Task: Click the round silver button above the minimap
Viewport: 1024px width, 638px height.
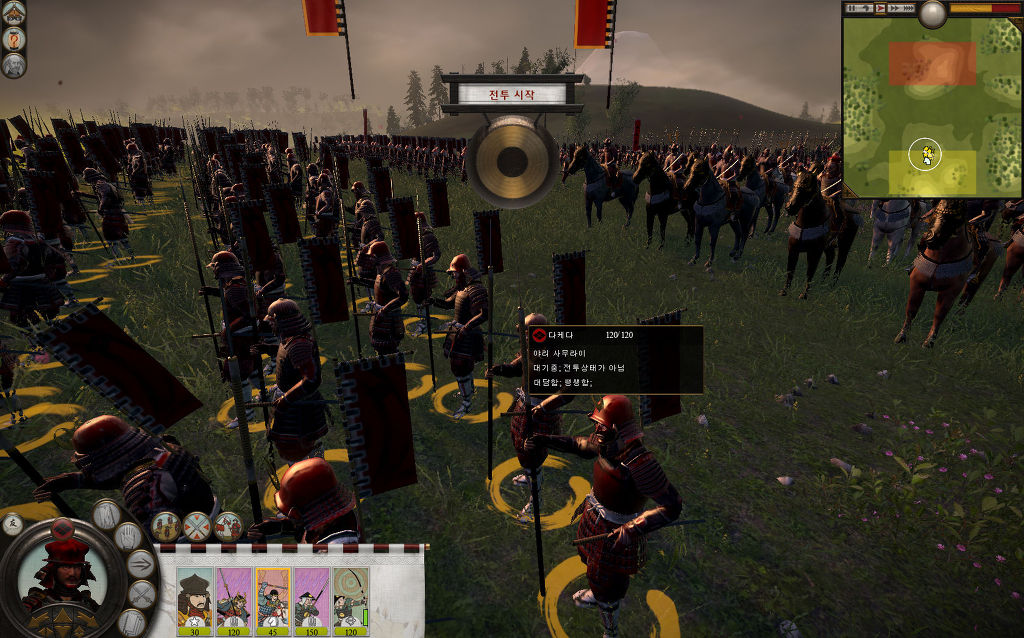Action: tap(932, 13)
